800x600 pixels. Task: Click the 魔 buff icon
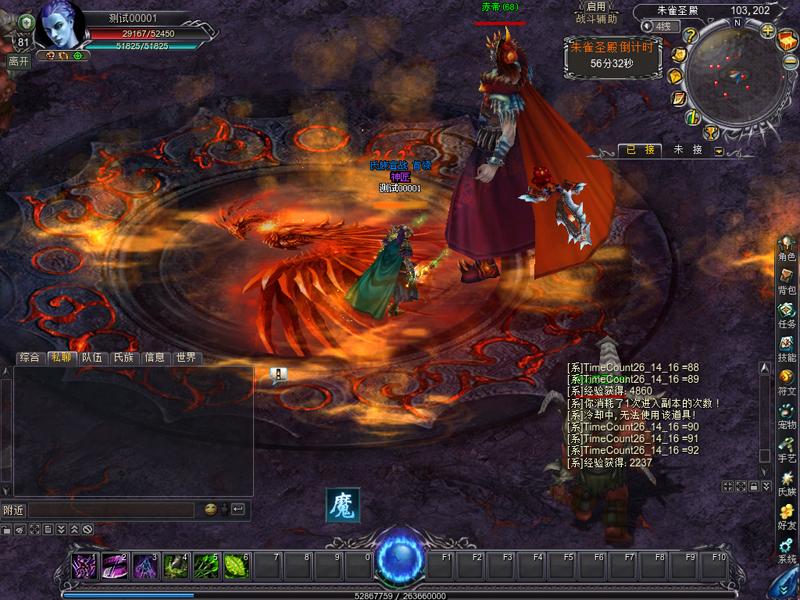pos(342,505)
